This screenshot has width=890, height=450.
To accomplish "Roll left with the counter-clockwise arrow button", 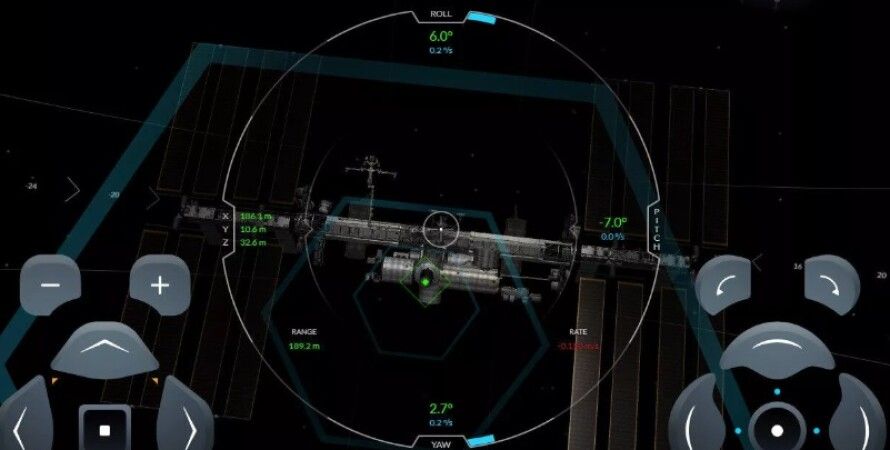I will 723,285.
